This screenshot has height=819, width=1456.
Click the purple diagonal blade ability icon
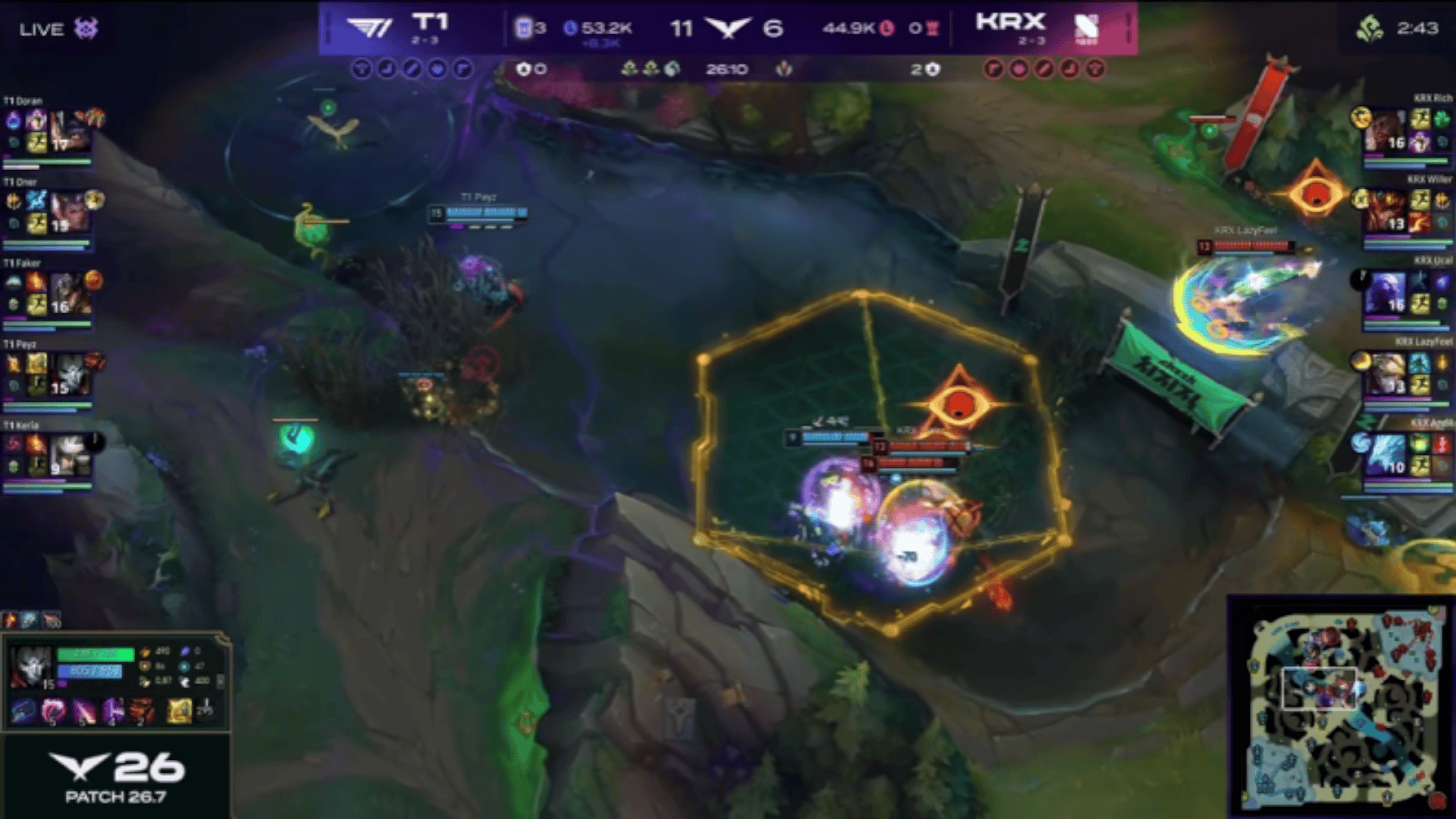pos(83,711)
